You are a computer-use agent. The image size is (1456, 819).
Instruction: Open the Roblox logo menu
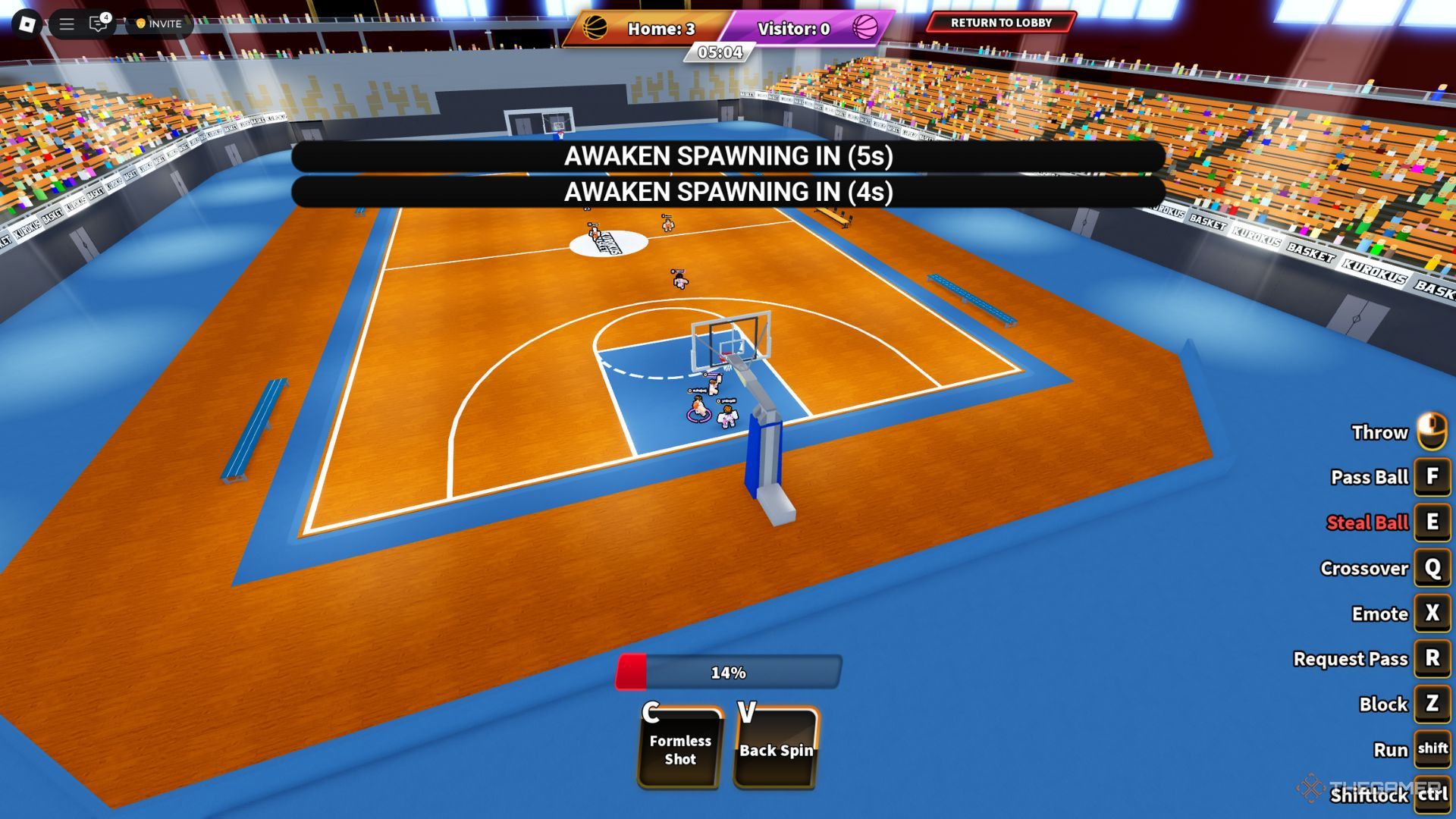(x=27, y=24)
